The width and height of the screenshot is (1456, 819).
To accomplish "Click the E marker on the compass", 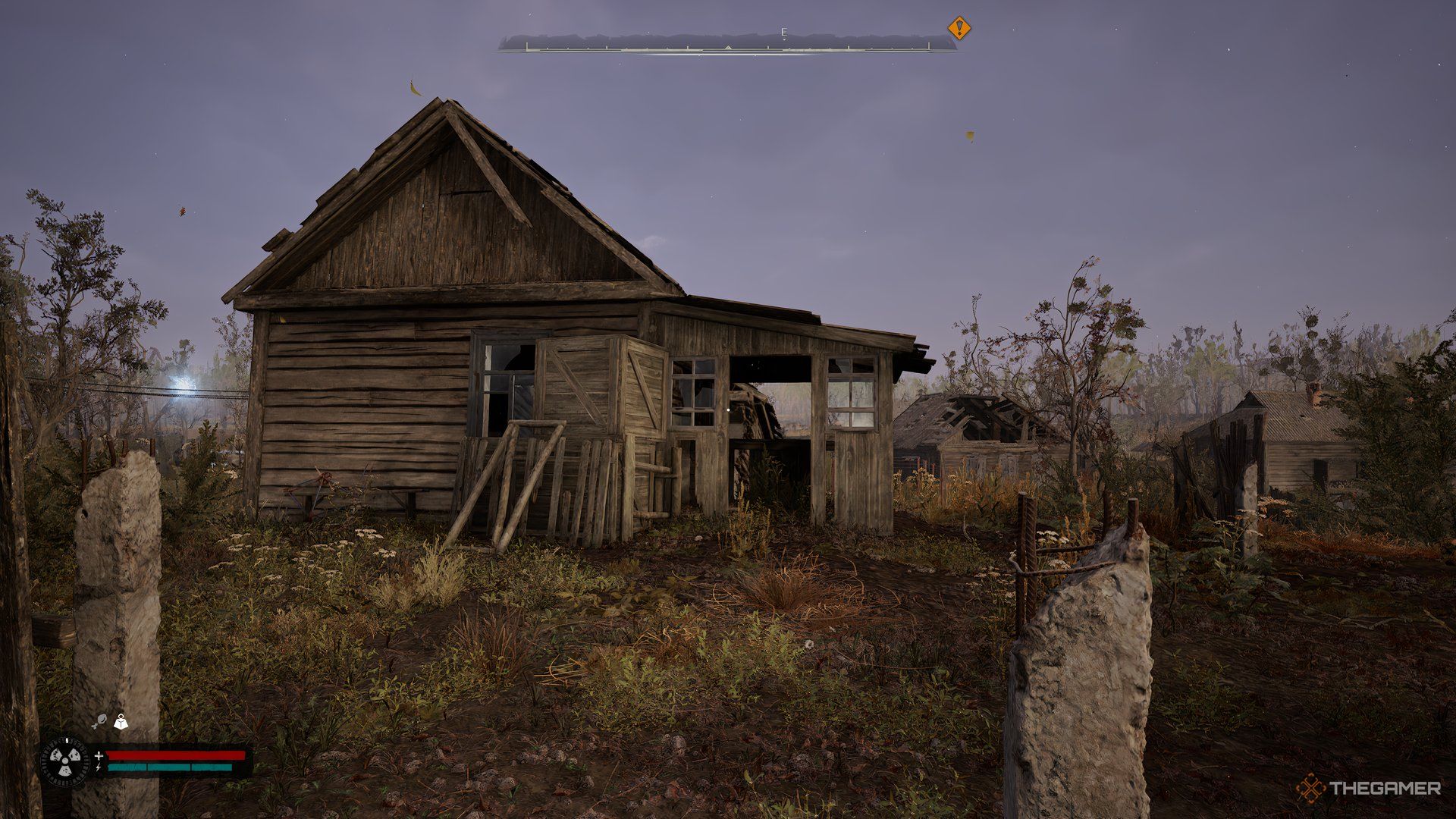I will [x=784, y=32].
